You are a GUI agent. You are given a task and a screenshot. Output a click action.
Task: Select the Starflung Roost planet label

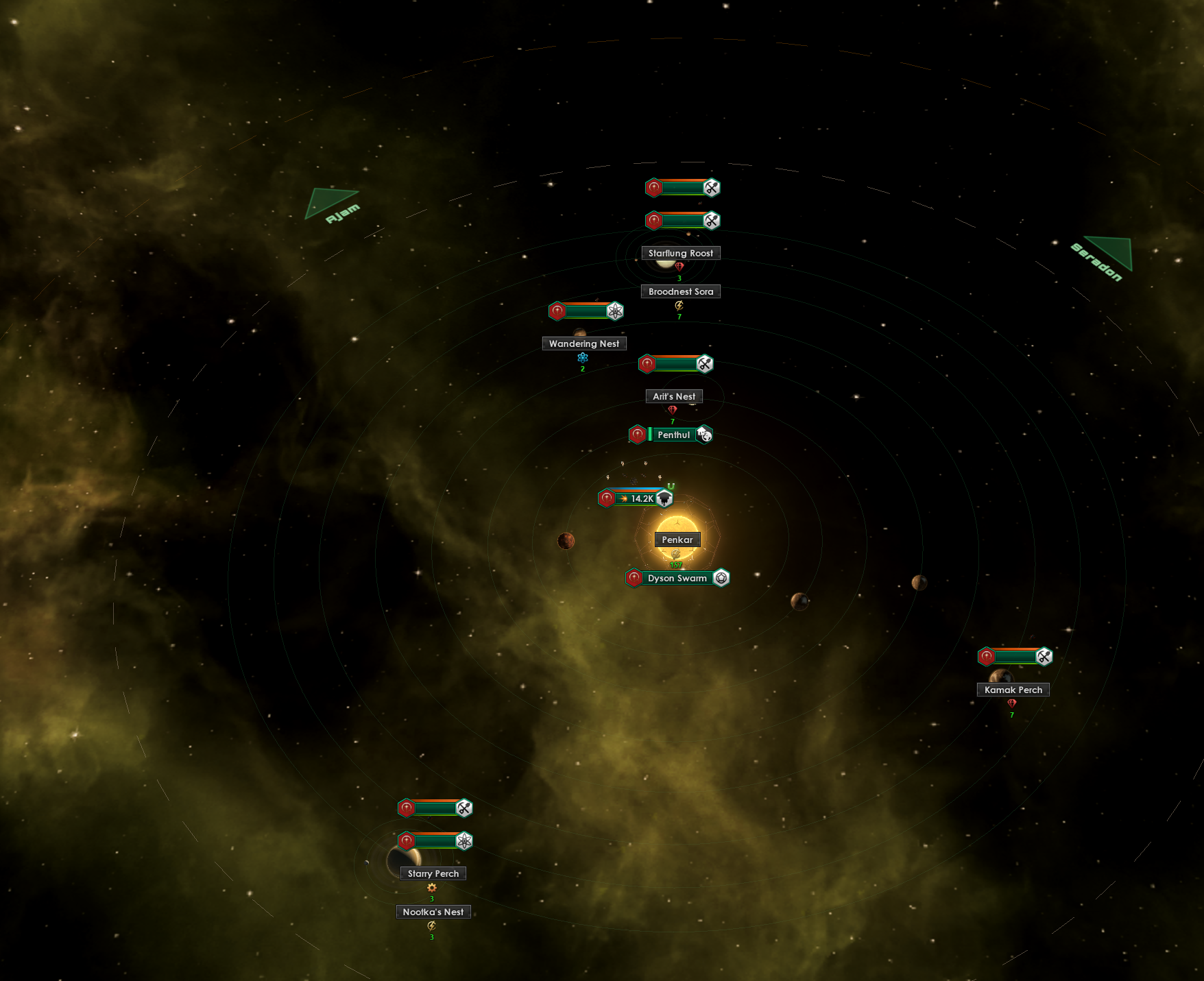[680, 253]
